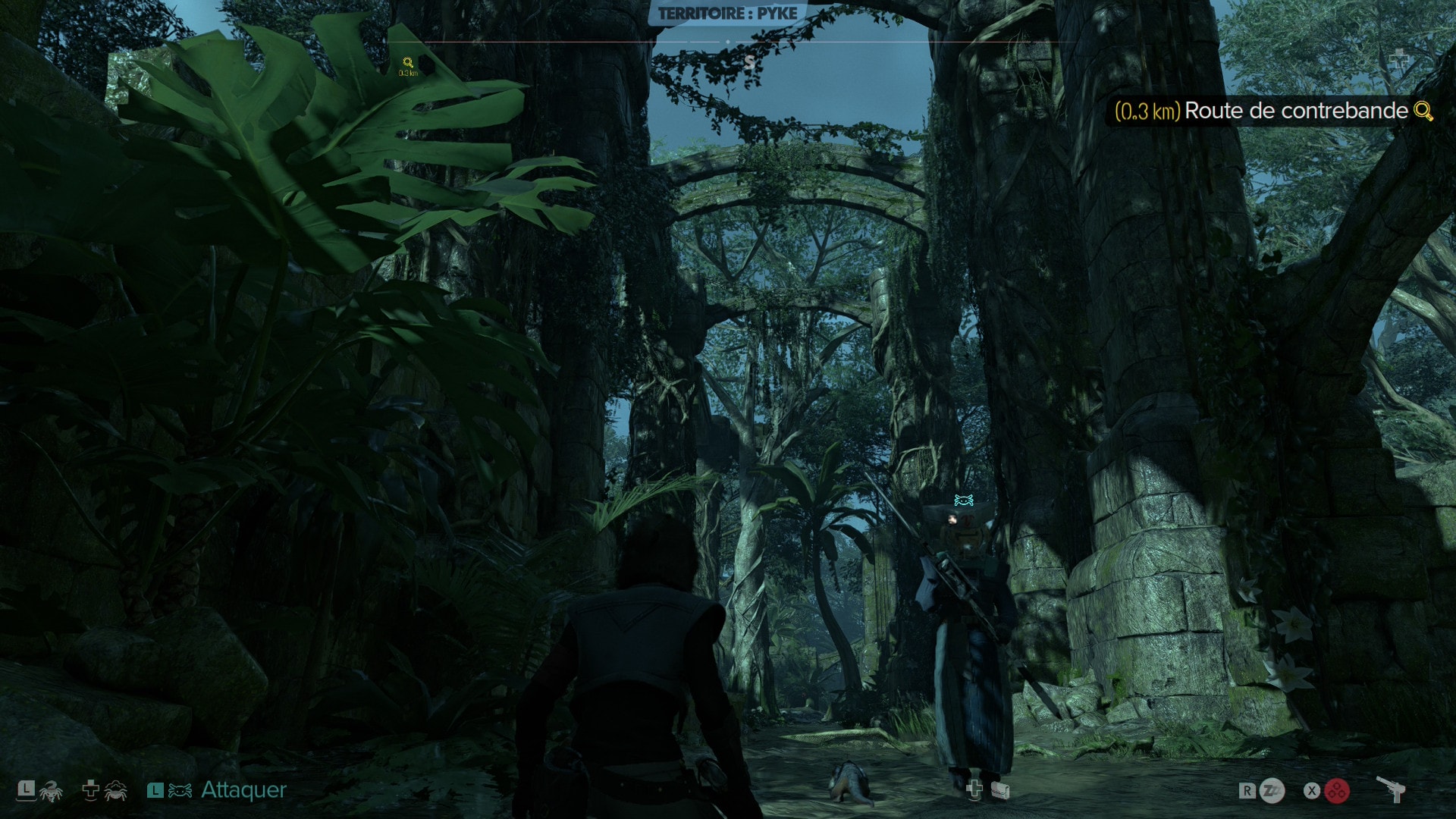Select the white Nix icon with cloud
The height and width of the screenshot is (819, 1456).
click(x=115, y=790)
